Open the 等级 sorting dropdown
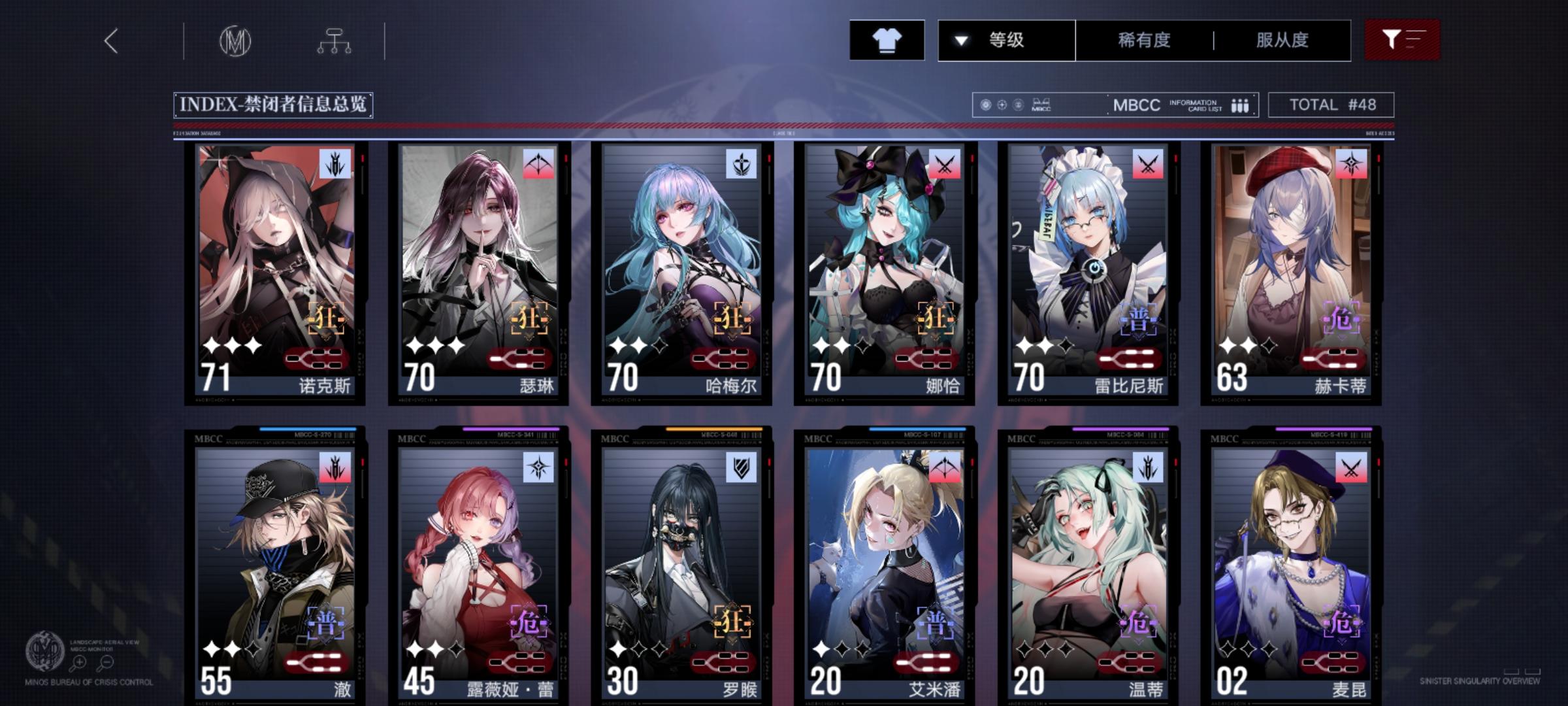1568x706 pixels. [x=1007, y=41]
